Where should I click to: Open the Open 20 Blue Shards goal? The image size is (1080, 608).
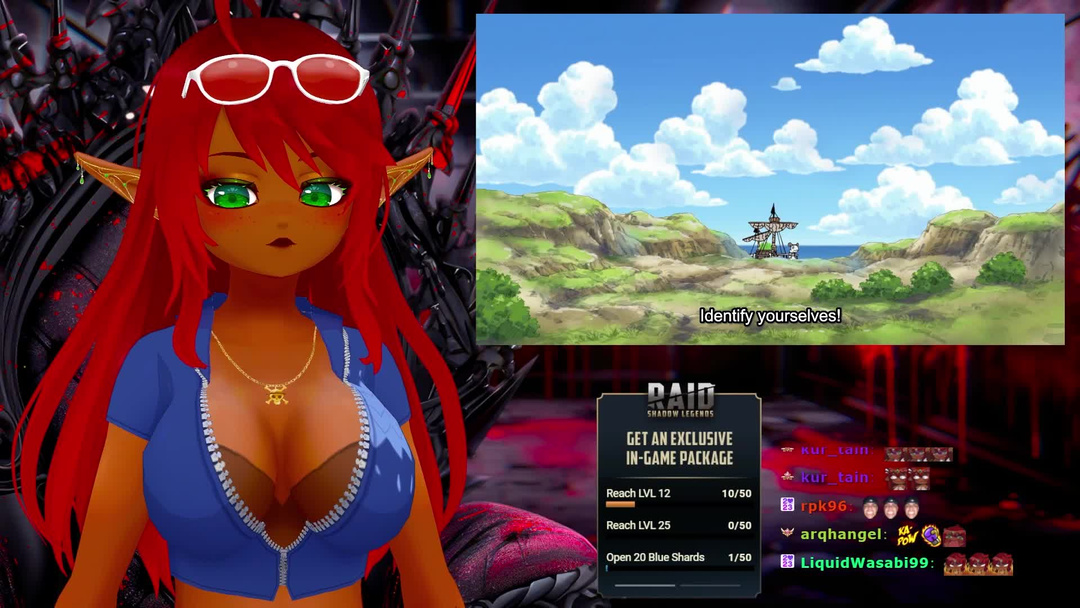point(678,558)
